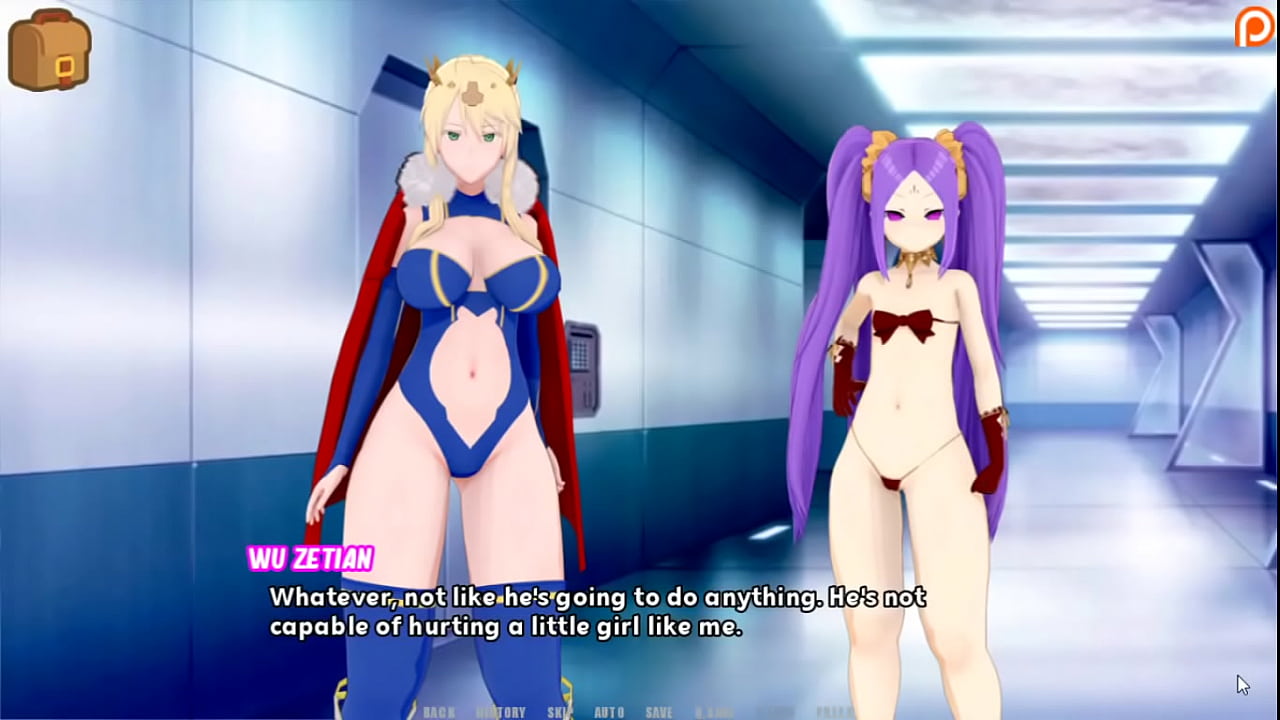Activate the Skip dialogue button

(560, 712)
